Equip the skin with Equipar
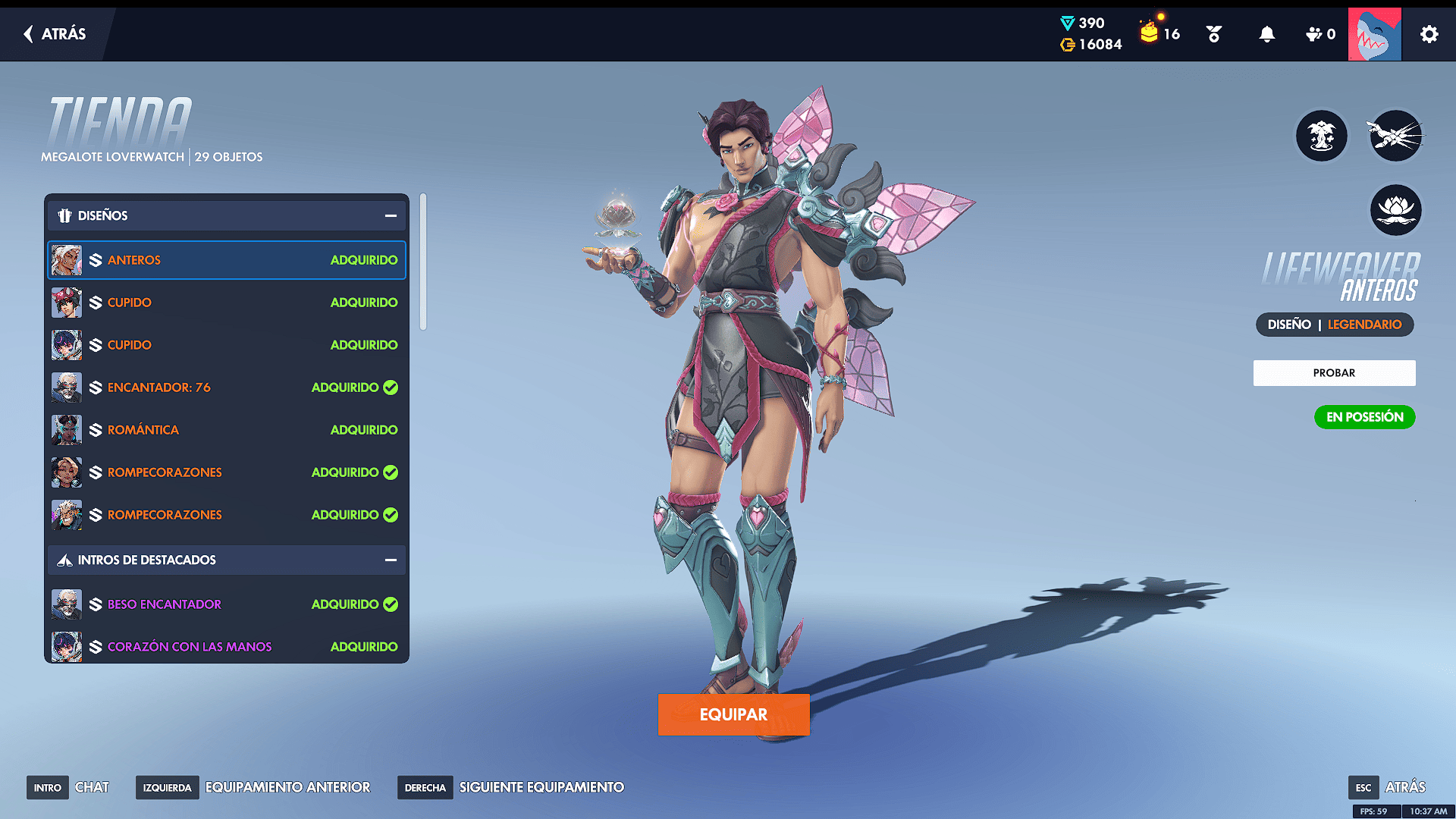 (x=733, y=714)
